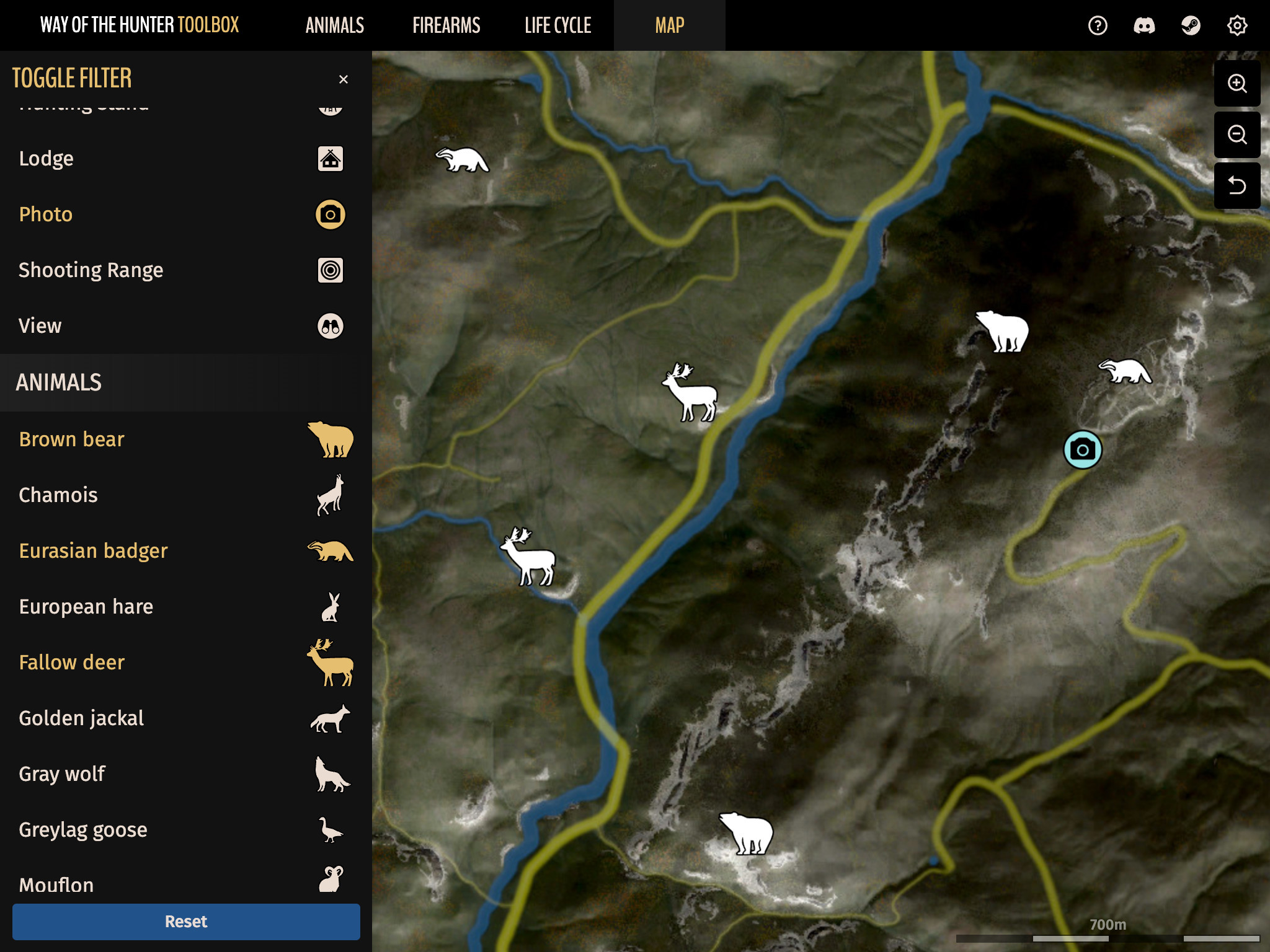Viewport: 1270px width, 952px height.
Task: Show Golden jackal locations
Action: point(180,718)
